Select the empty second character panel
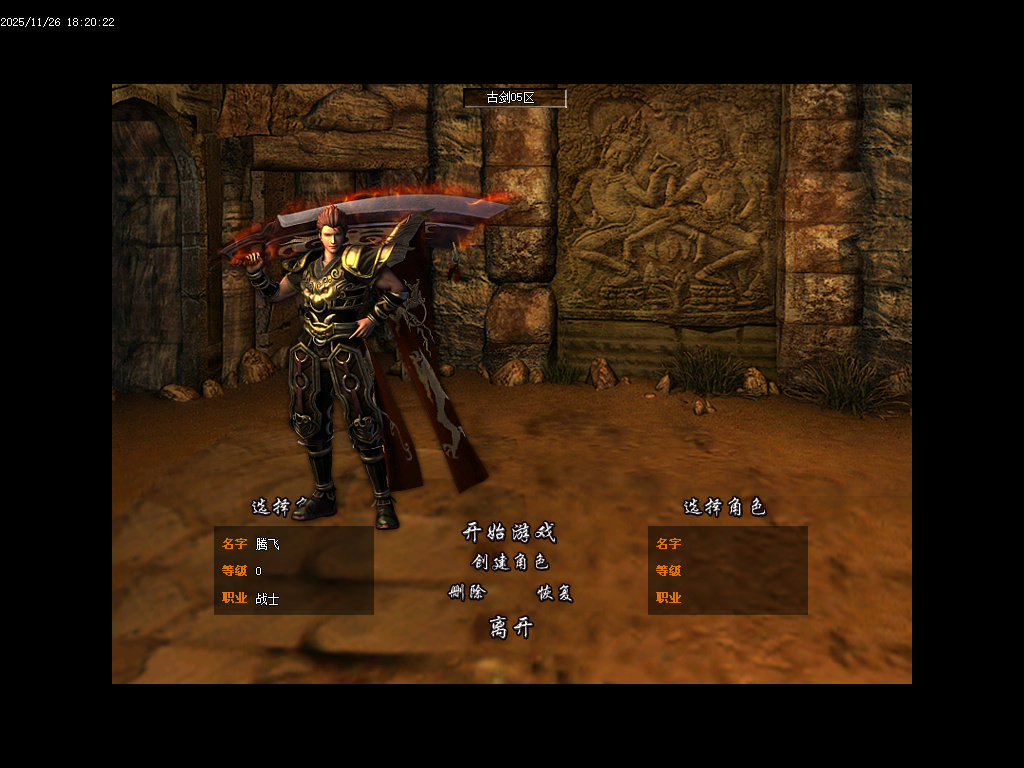 [x=727, y=570]
